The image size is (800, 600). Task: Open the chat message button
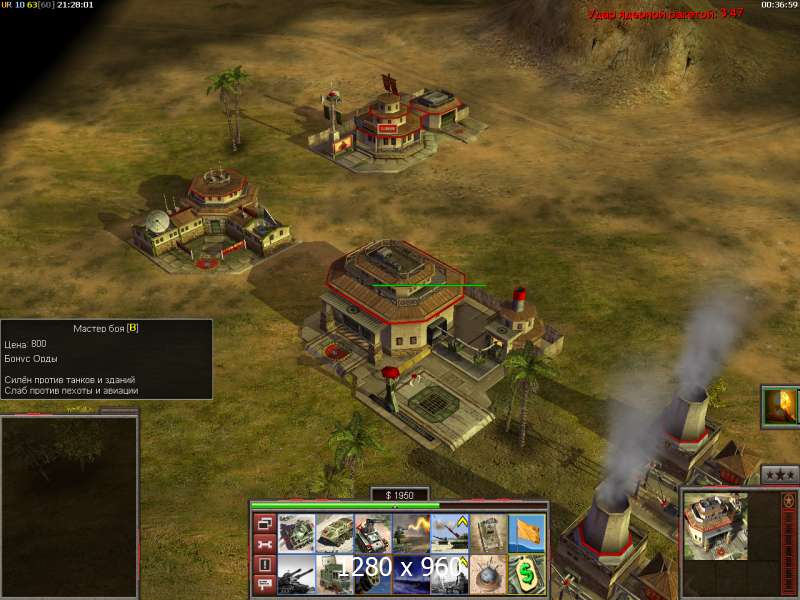click(265, 585)
